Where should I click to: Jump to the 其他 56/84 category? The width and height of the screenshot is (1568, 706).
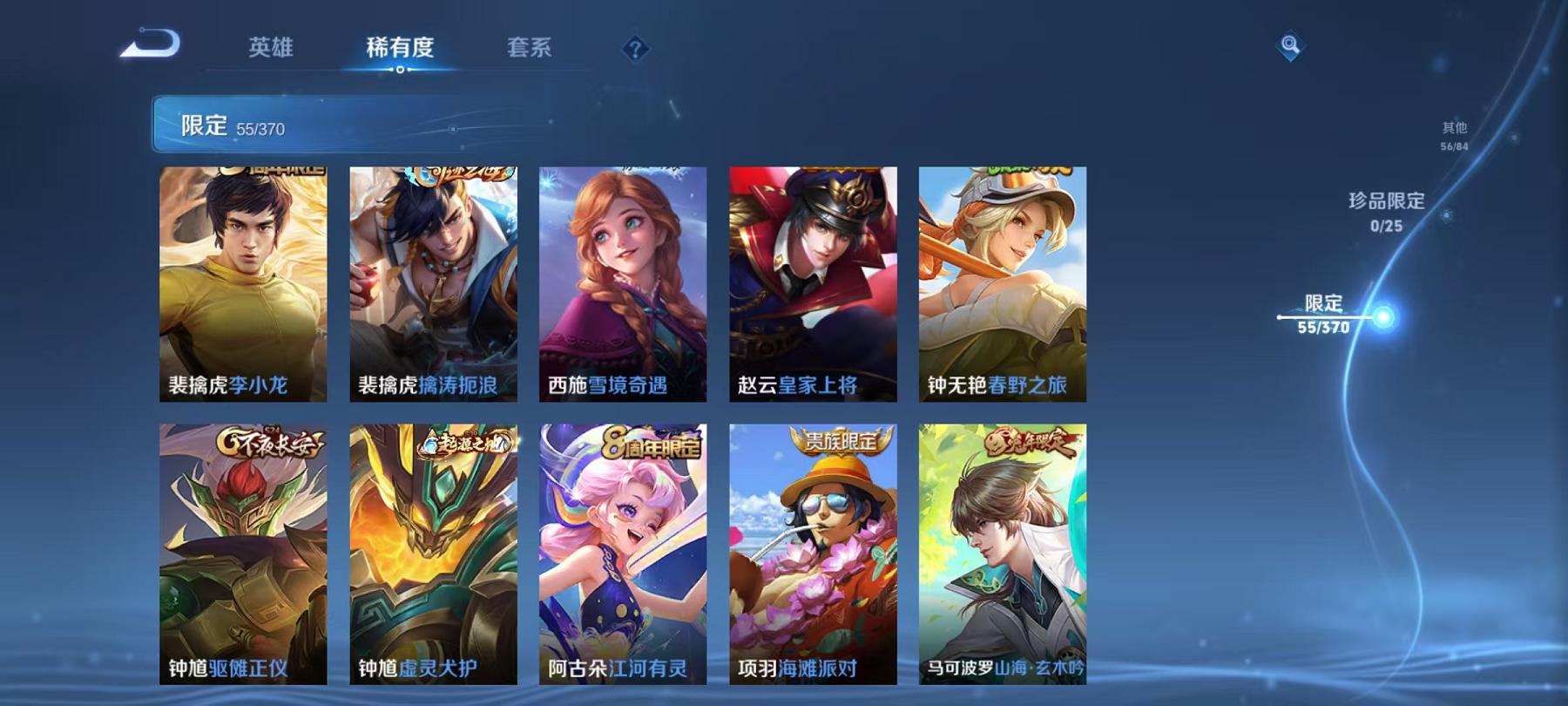pyautogui.click(x=1453, y=132)
